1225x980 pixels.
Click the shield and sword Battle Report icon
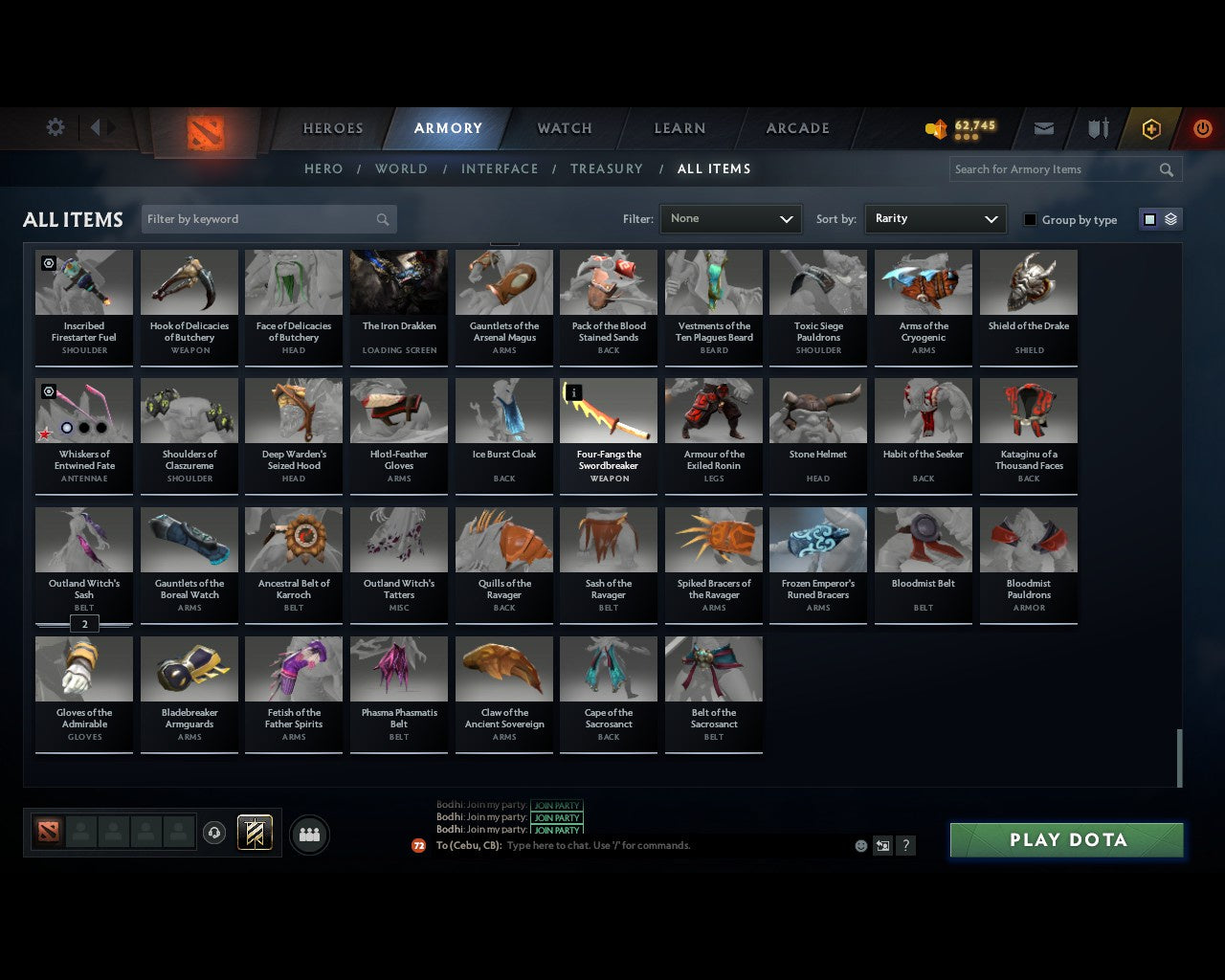pyautogui.click(x=1097, y=128)
